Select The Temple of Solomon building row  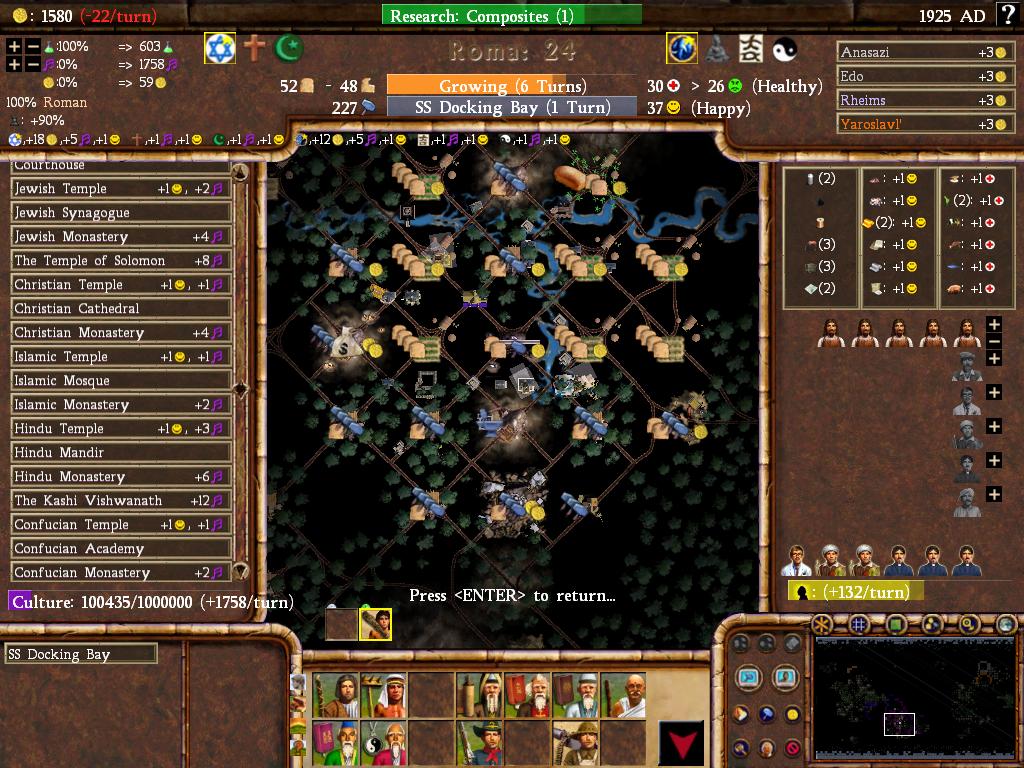pyautogui.click(x=120, y=261)
